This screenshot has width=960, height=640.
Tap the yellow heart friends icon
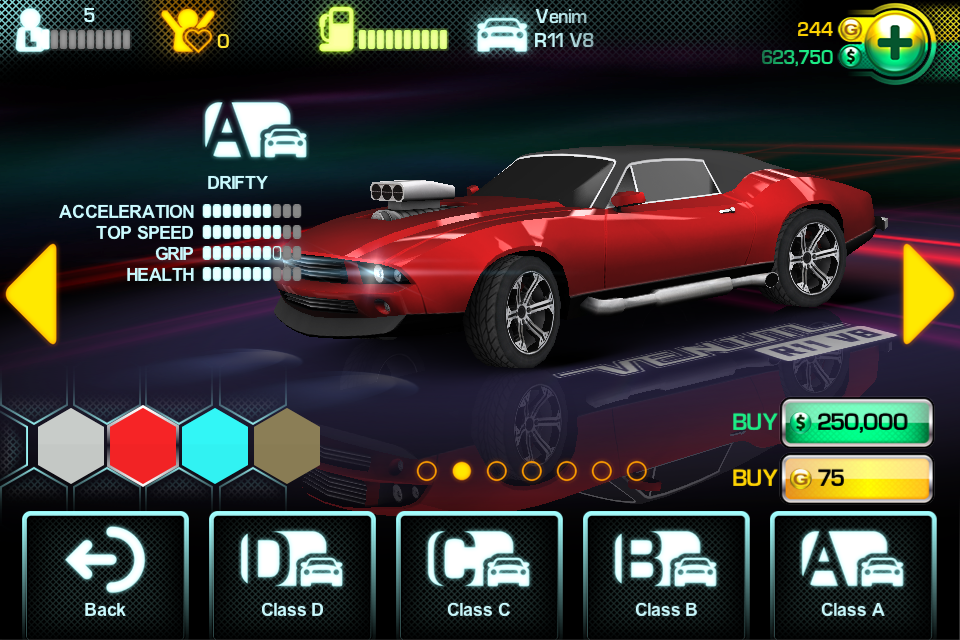click(x=187, y=32)
